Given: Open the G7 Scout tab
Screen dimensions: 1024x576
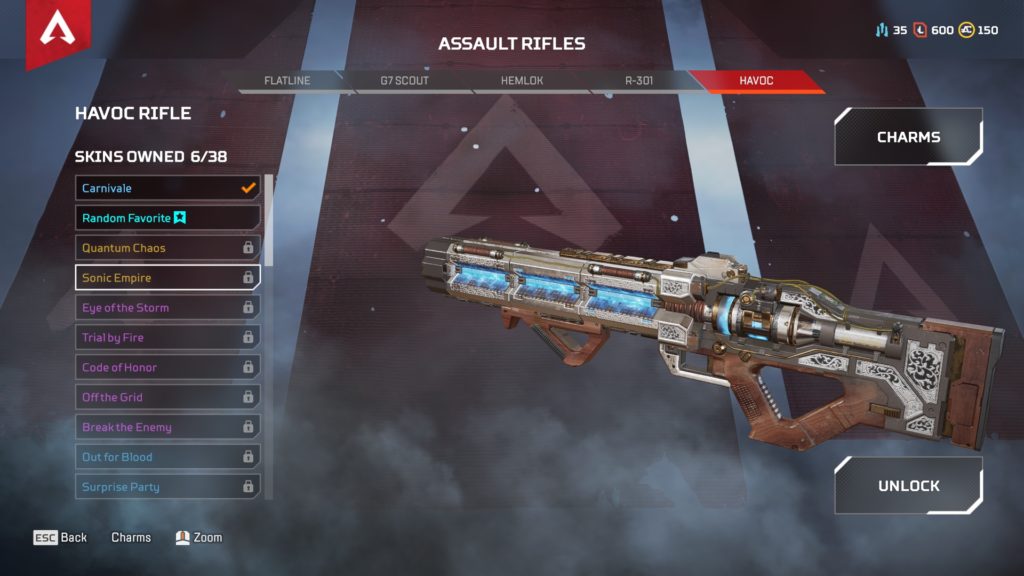Looking at the screenshot, I should (x=403, y=80).
